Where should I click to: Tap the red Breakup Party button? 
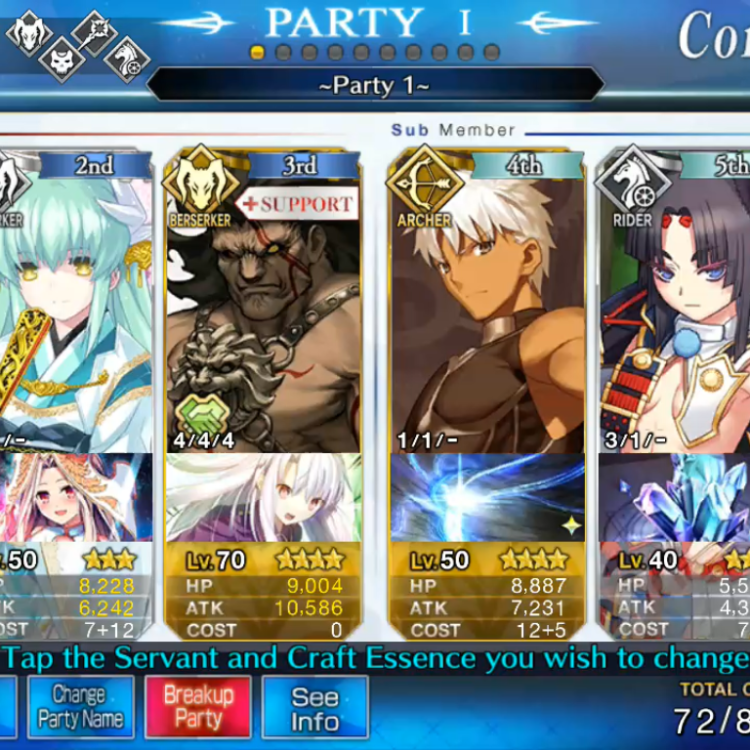pyautogui.click(x=198, y=706)
